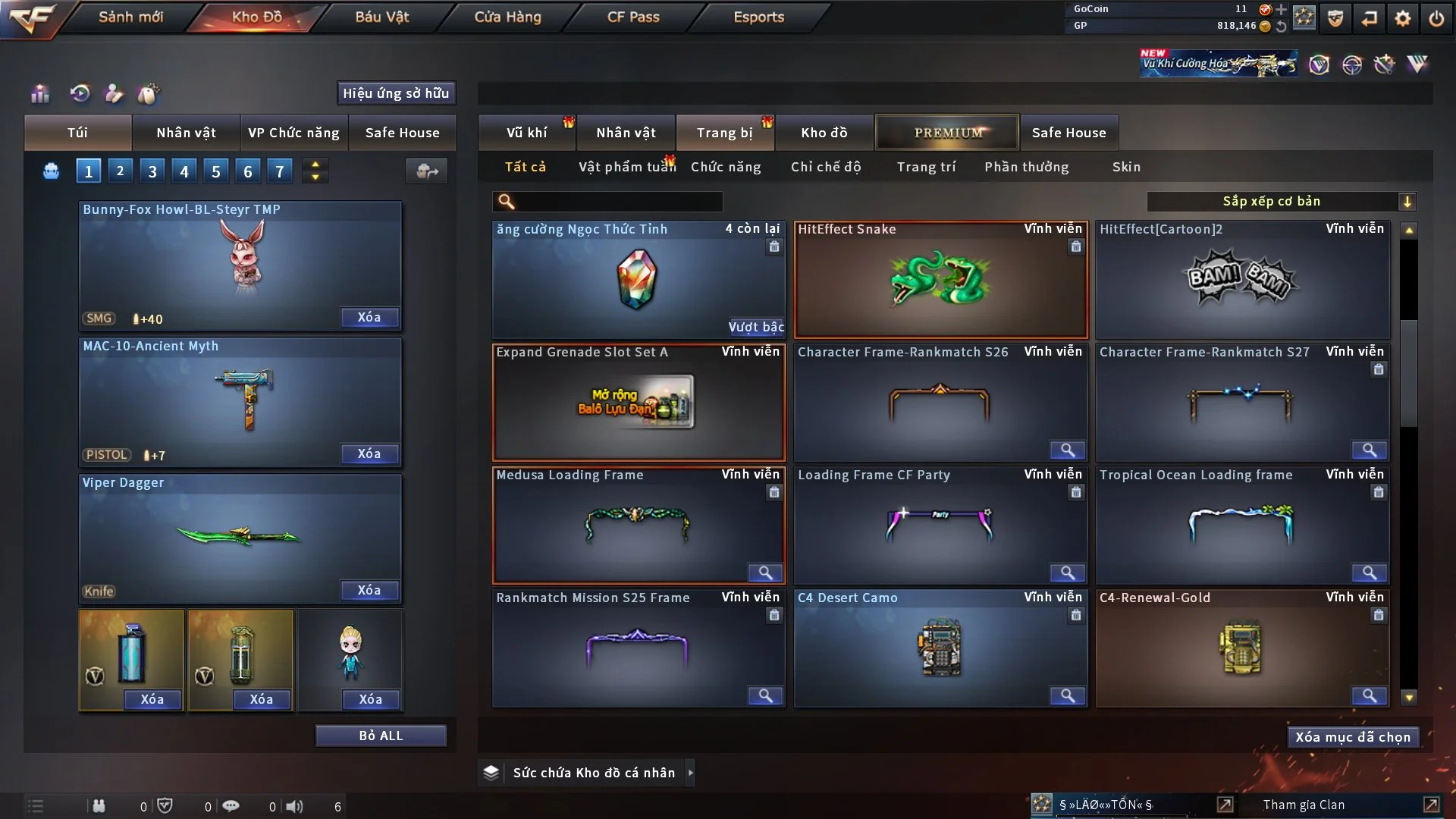Delete selected items with Xóa mục đã chọn
The image size is (1456, 819).
tap(1353, 737)
